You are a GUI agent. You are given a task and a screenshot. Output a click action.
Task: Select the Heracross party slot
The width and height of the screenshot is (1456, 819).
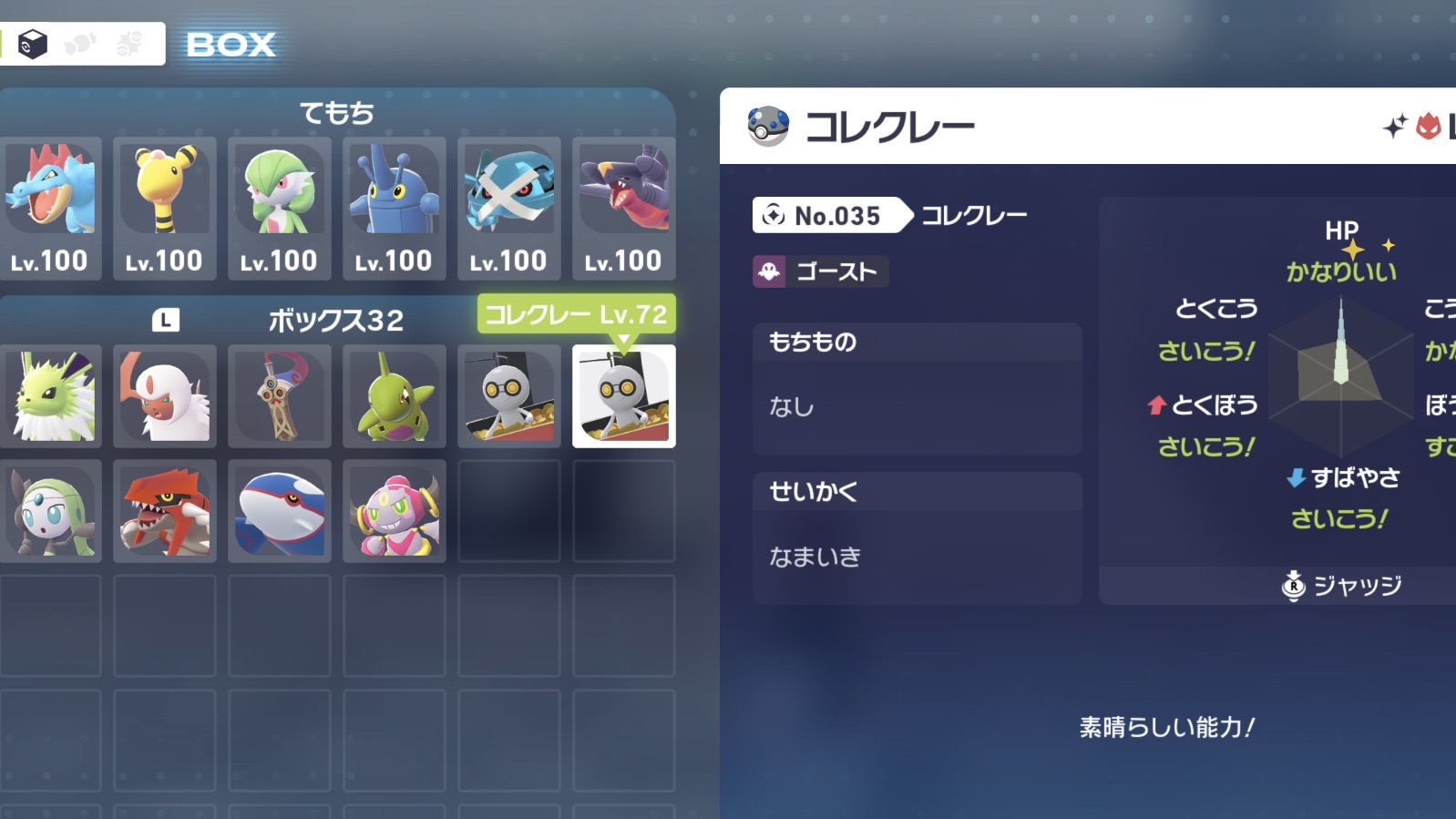tap(395, 208)
